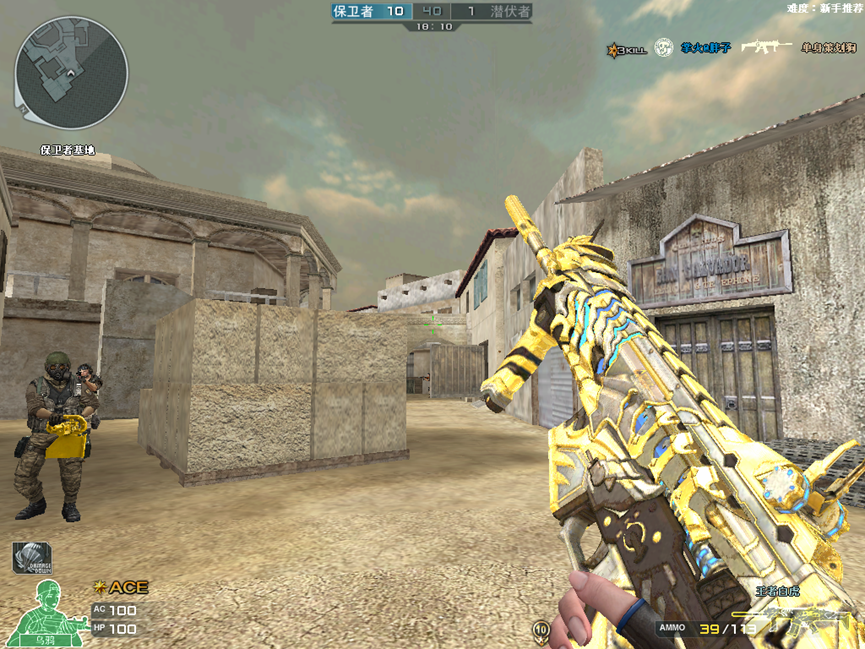Click the gold ACE star badge

[x=121, y=587]
